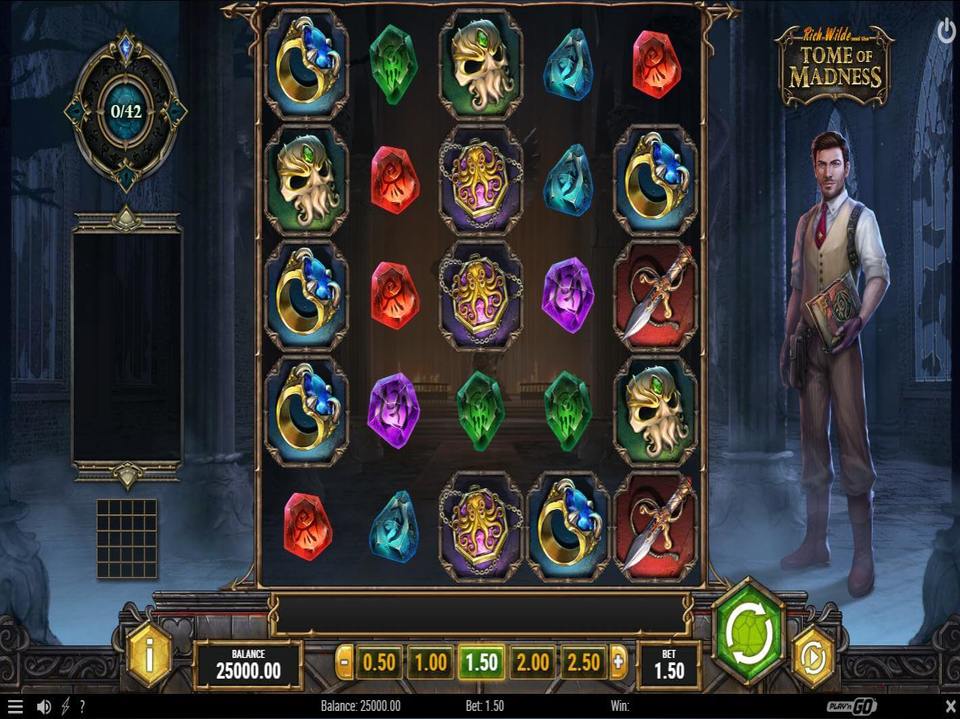This screenshot has width=960, height=719.
Task: Open the autoplay options
Action: click(x=812, y=656)
